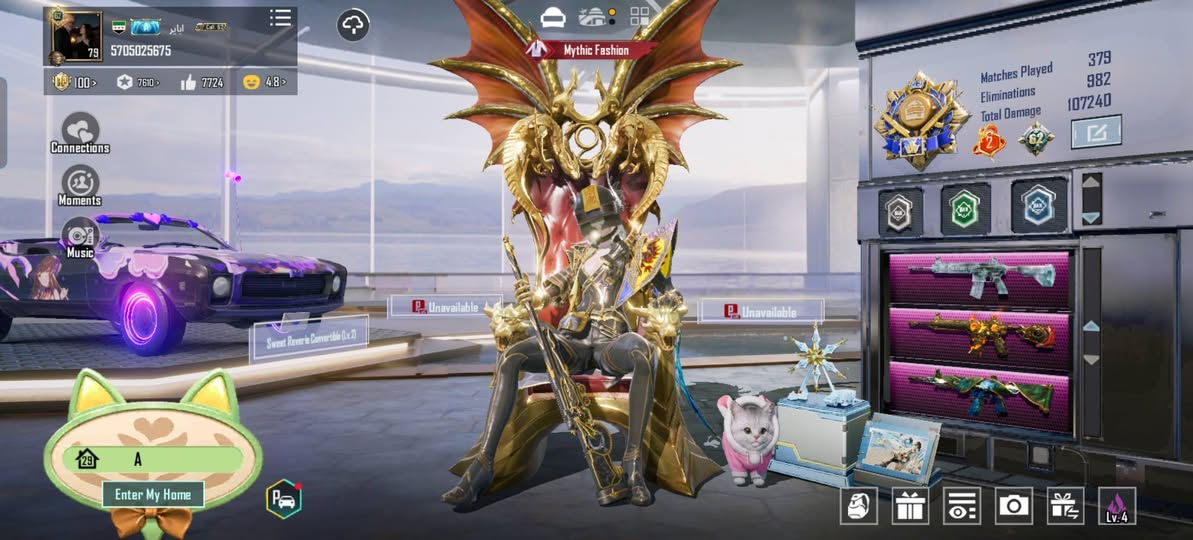1193x540 pixels.
Task: Open the player avatar profile picture
Action: 76,37
